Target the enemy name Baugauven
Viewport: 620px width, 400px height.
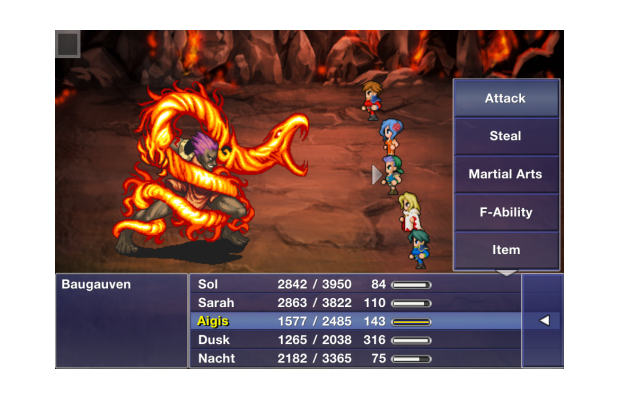pyautogui.click(x=96, y=285)
